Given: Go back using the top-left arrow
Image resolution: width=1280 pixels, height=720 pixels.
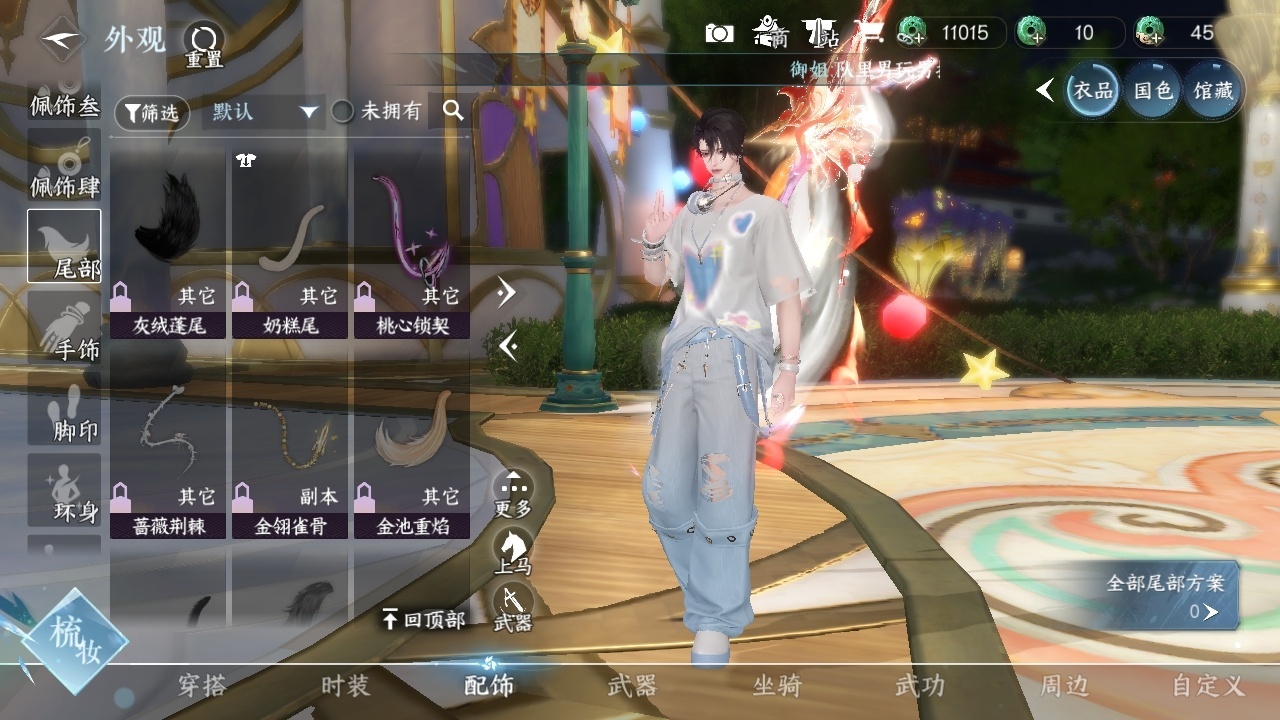Looking at the screenshot, I should point(62,39).
